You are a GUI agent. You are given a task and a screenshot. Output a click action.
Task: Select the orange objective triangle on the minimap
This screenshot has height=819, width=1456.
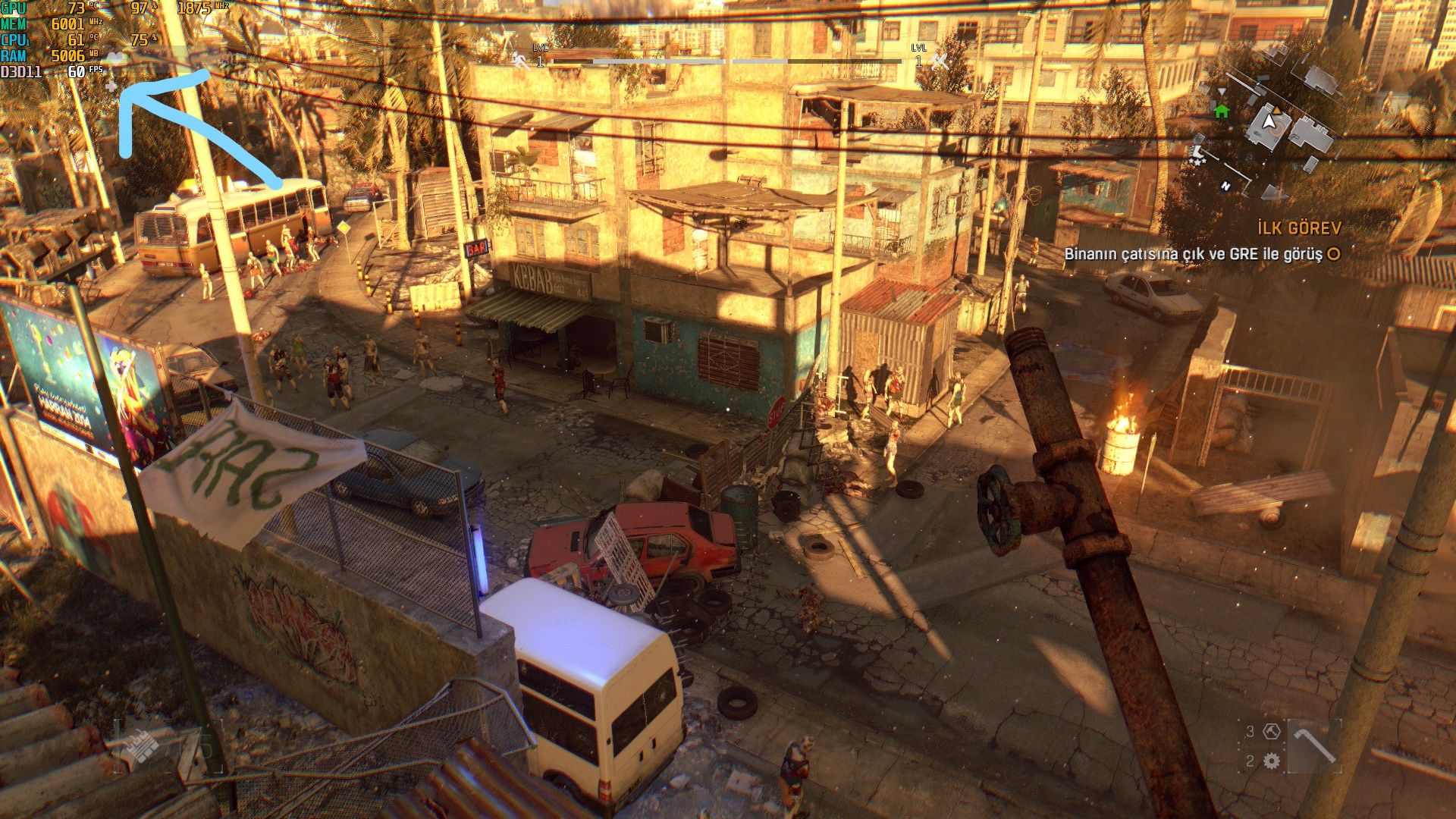coord(1276,111)
